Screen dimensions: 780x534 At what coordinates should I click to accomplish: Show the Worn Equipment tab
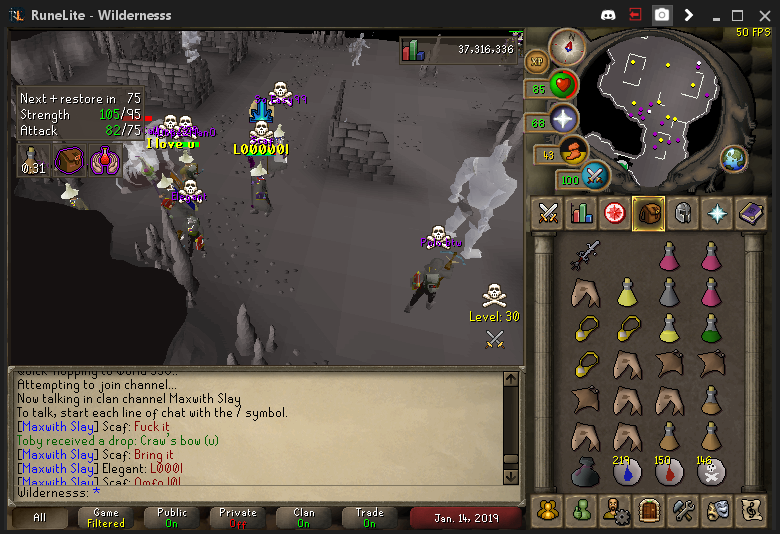(x=681, y=212)
